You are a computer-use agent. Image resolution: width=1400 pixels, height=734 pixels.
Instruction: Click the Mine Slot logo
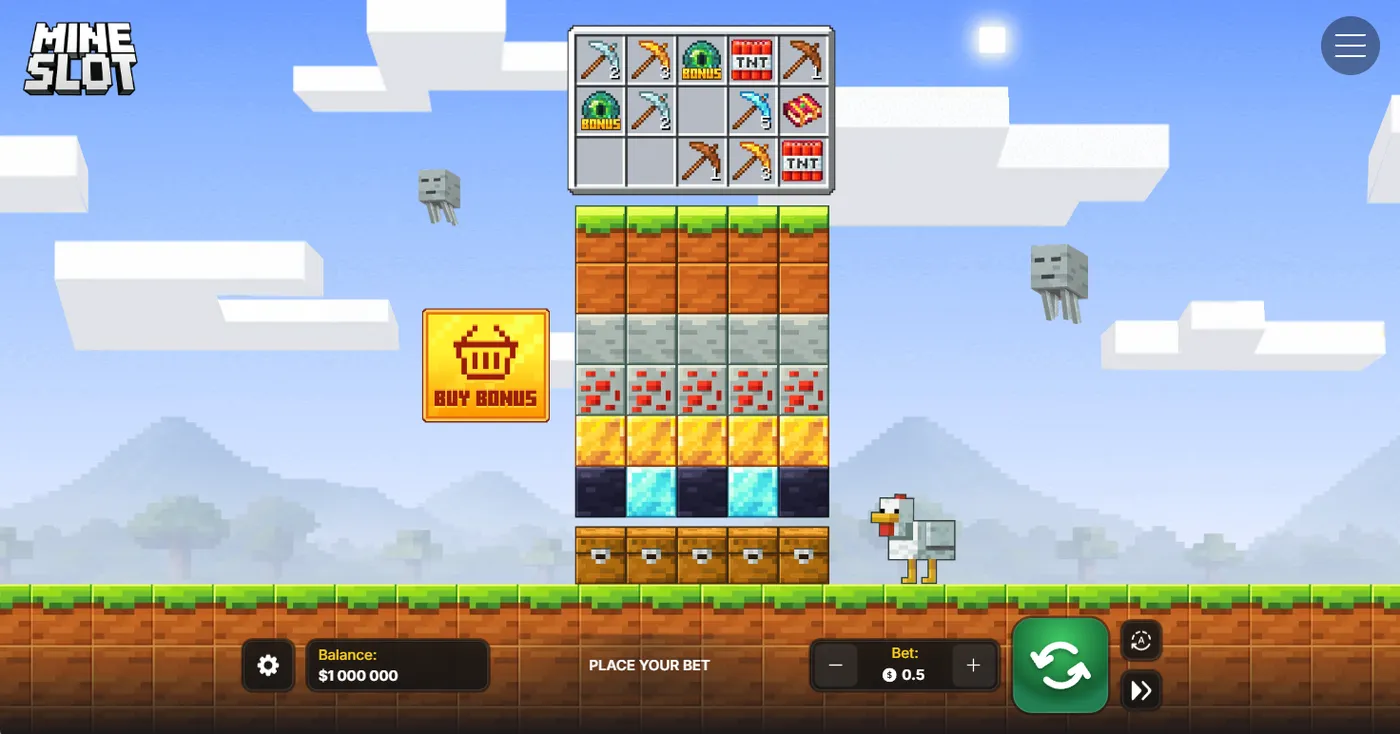(80, 57)
